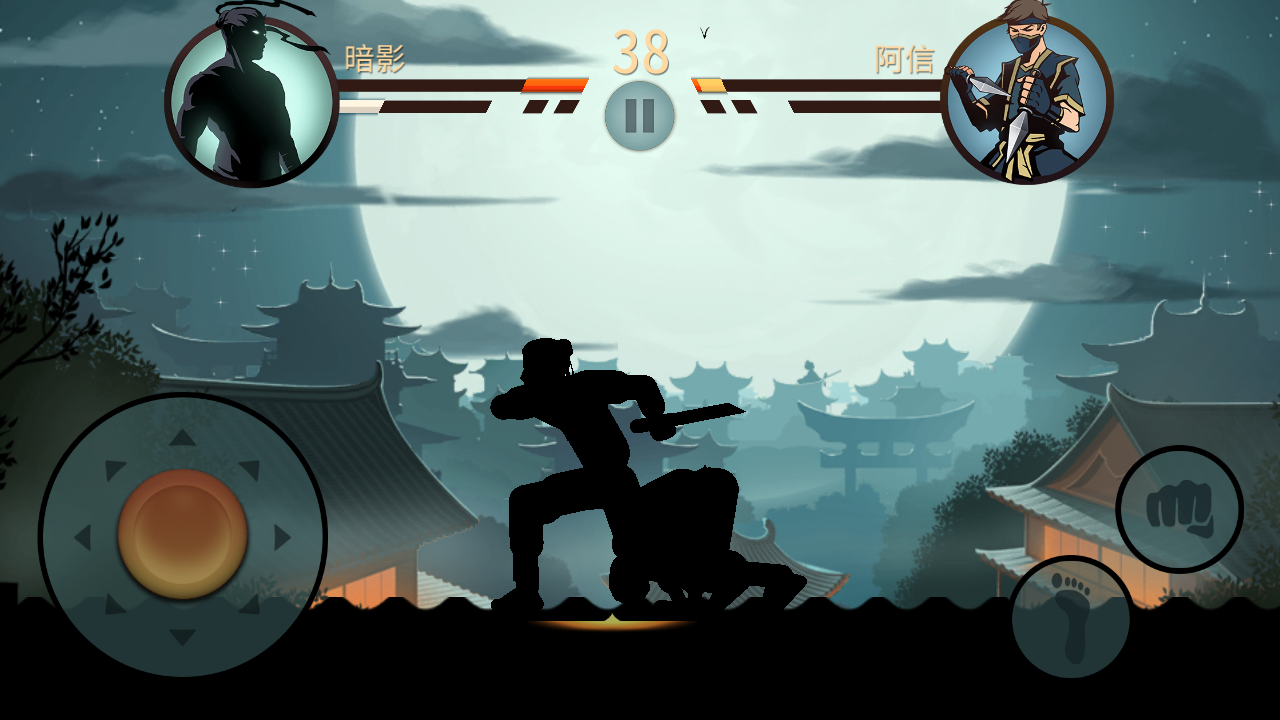Screen dimensions: 1280x720
Task: Select the 阿信 opponent portrait
Action: (x=1027, y=100)
